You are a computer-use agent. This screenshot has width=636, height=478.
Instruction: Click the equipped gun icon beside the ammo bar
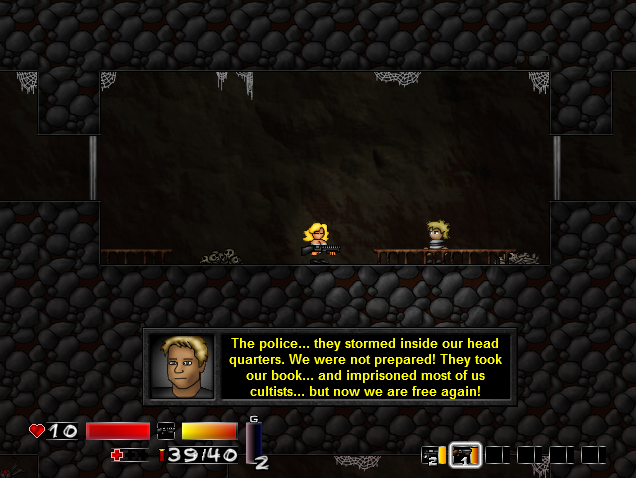tap(166, 431)
